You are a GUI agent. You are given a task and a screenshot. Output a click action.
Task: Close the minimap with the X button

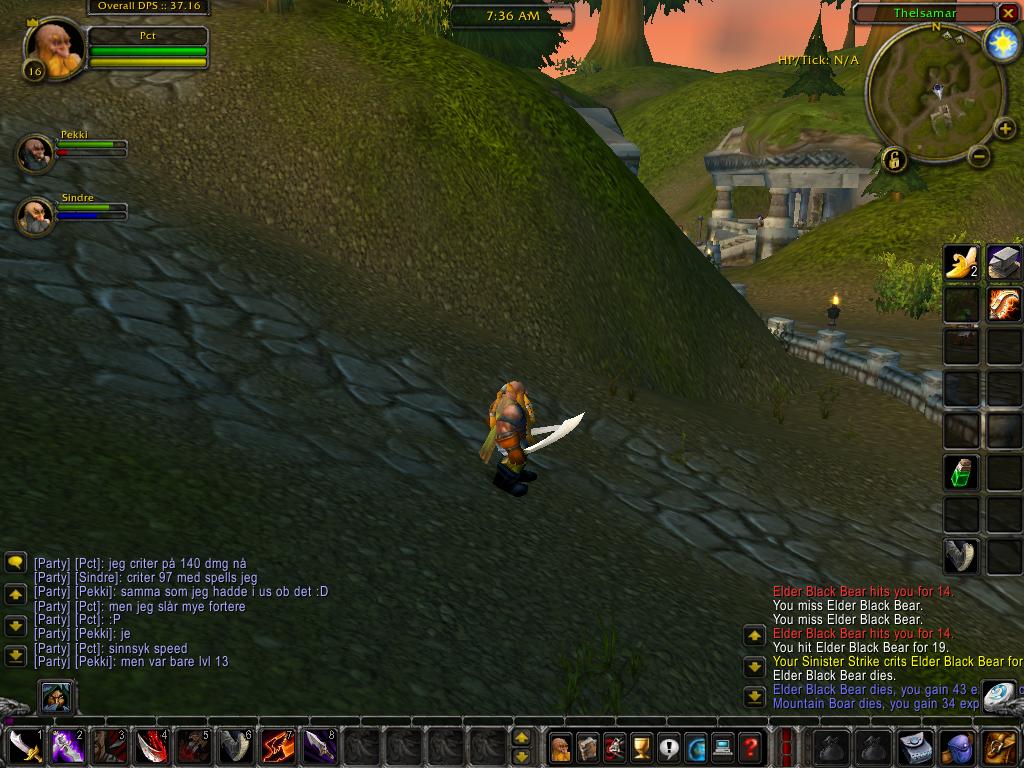click(x=1008, y=13)
